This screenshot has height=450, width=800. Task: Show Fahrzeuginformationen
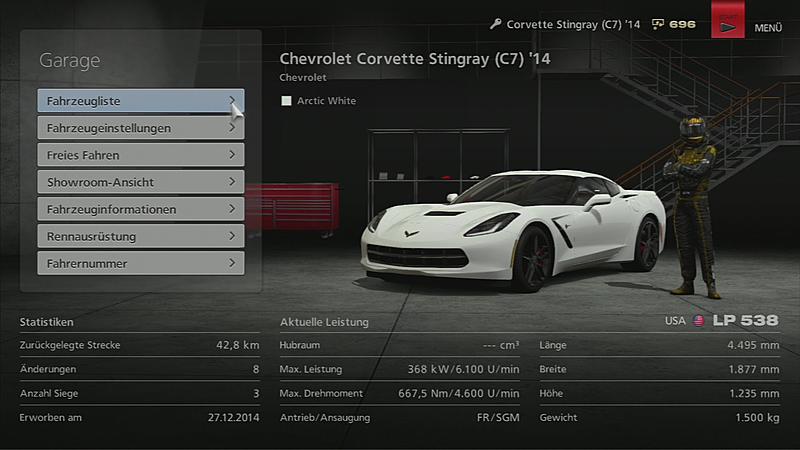tap(140, 209)
